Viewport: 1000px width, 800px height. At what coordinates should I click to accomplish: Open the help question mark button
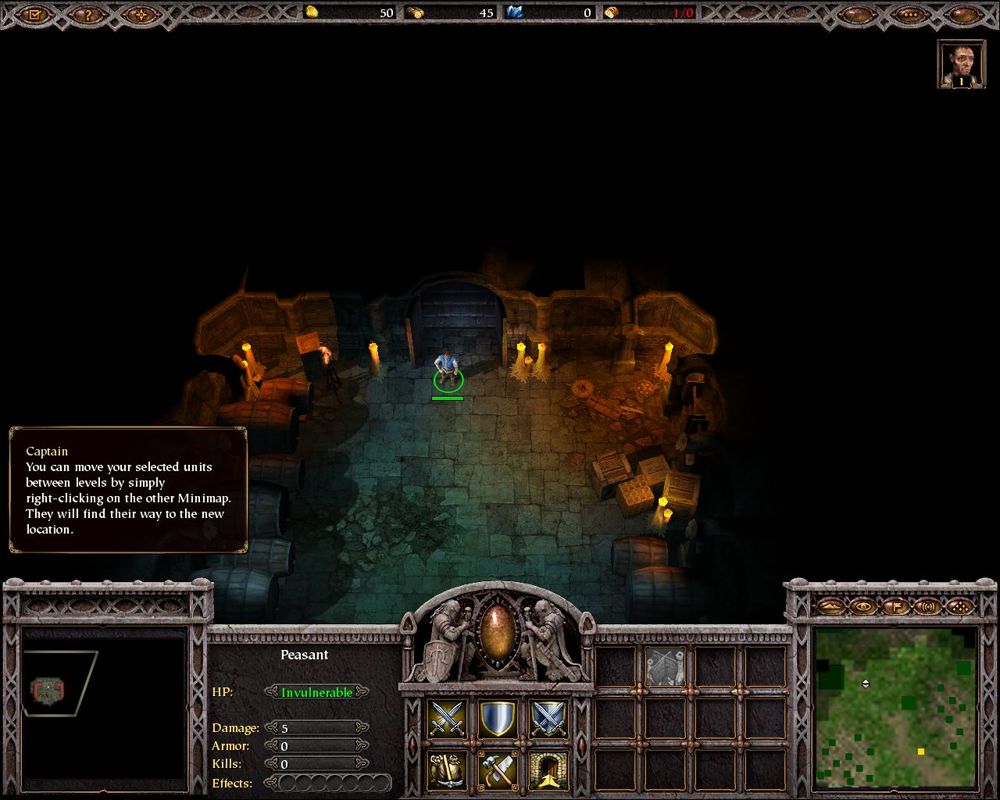click(88, 14)
